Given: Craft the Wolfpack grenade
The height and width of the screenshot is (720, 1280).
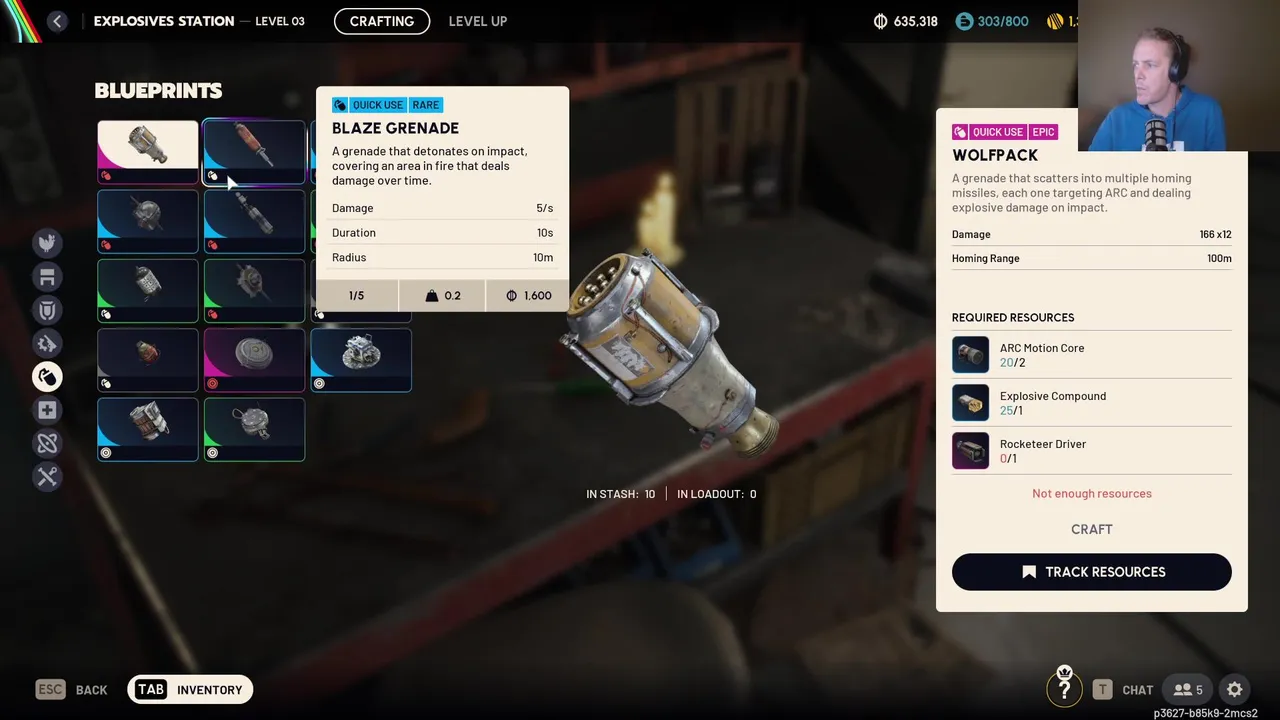Looking at the screenshot, I should point(1091,529).
